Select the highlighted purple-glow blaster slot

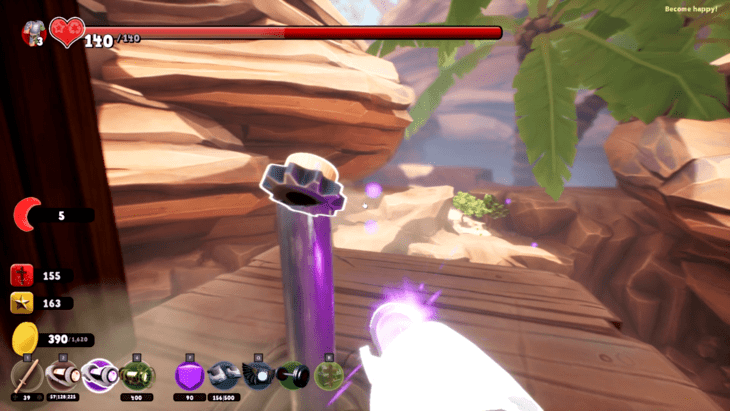[98, 377]
